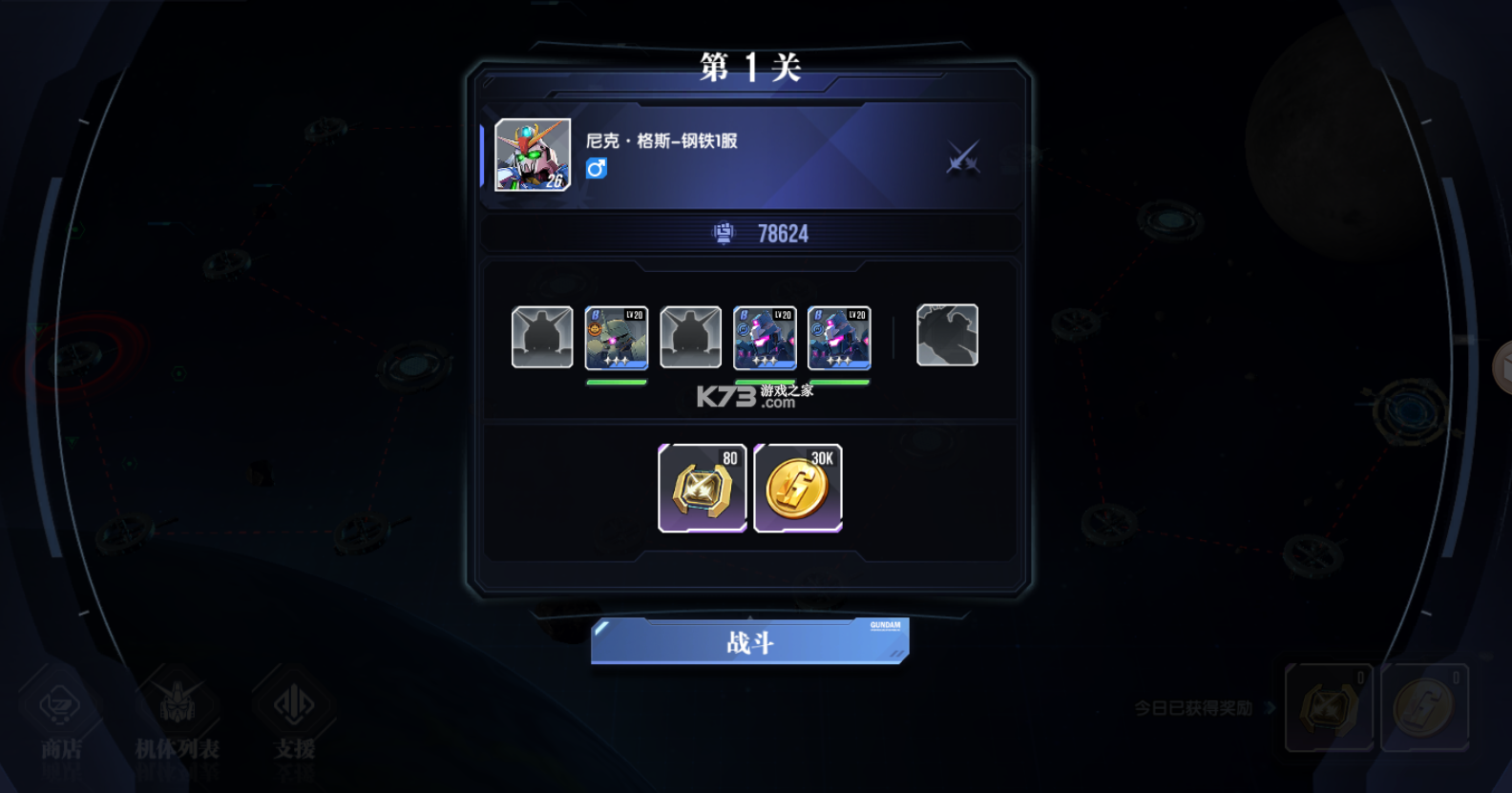The width and height of the screenshot is (1512, 793).
Task: Select the second empty unit slot
Action: coord(690,337)
